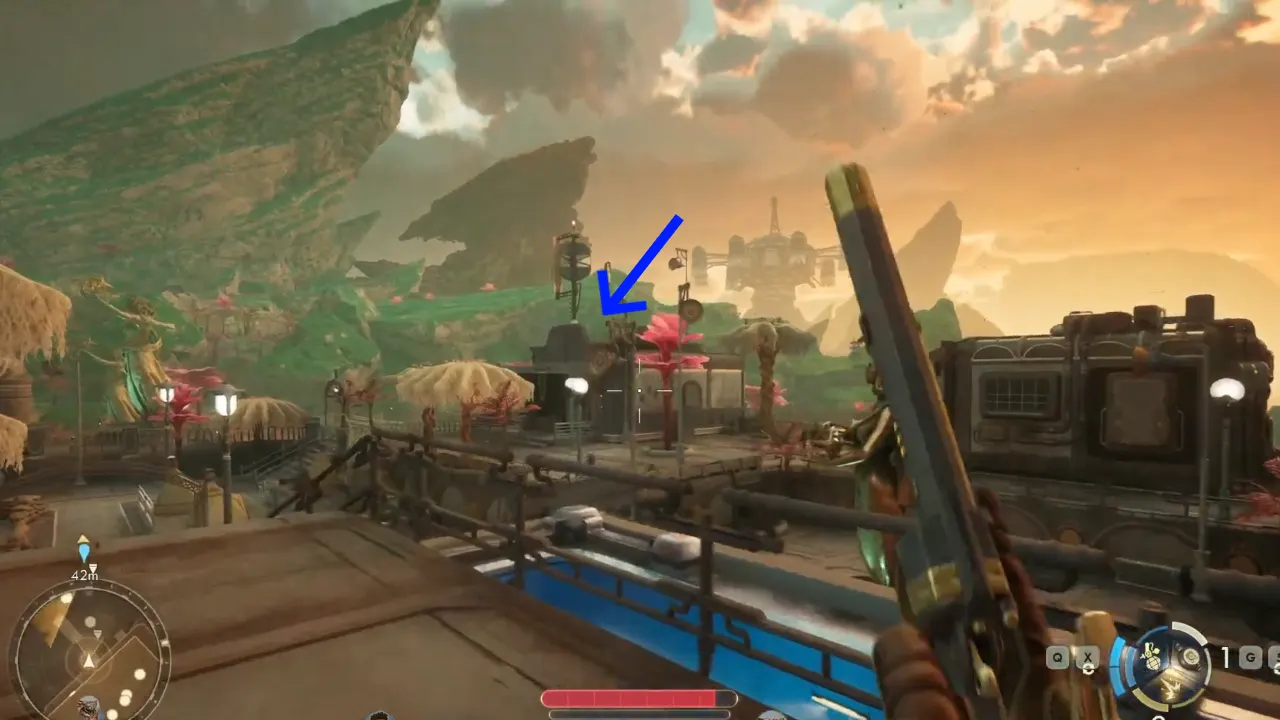
Task: Click the ammo count number 1
Action: (x=1226, y=656)
